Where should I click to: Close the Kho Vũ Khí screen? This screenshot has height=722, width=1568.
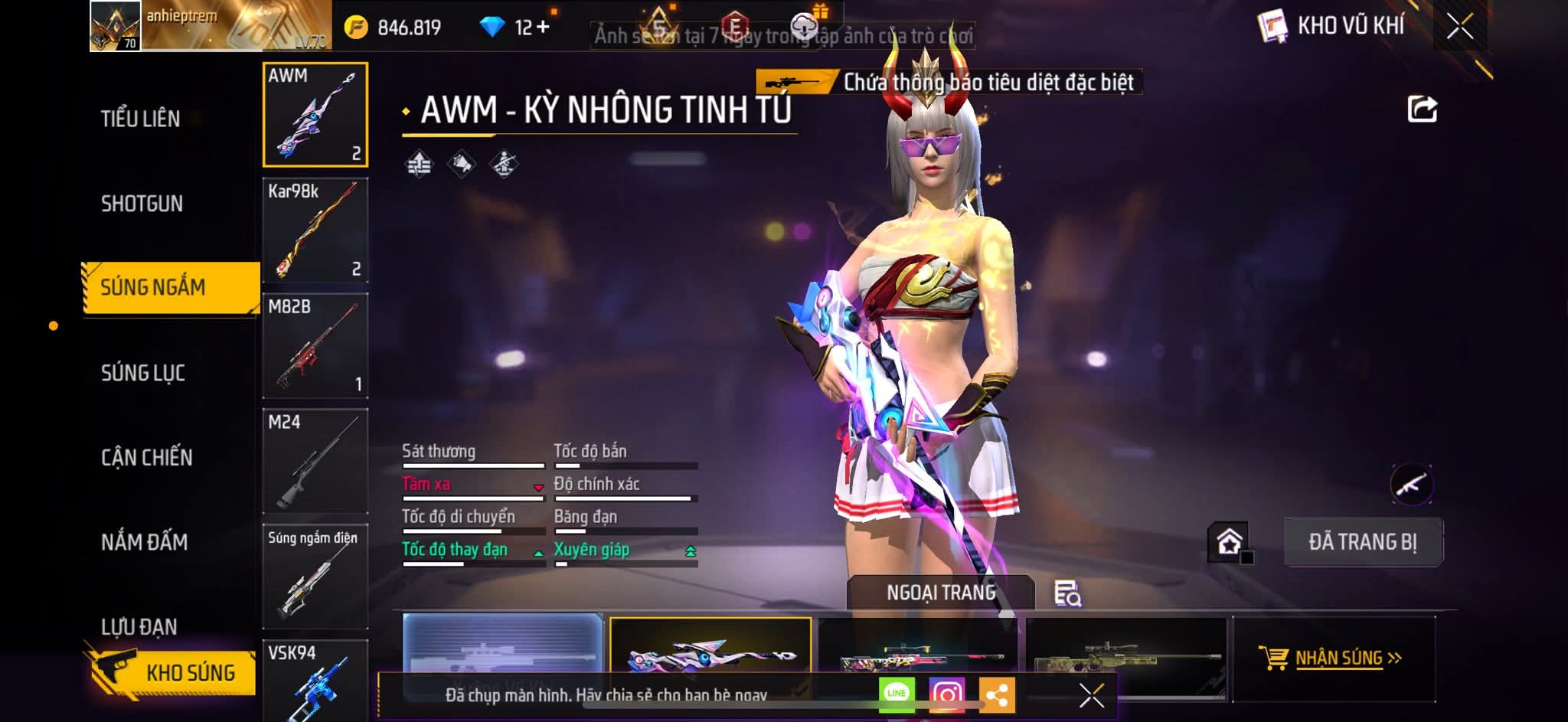point(1459,27)
